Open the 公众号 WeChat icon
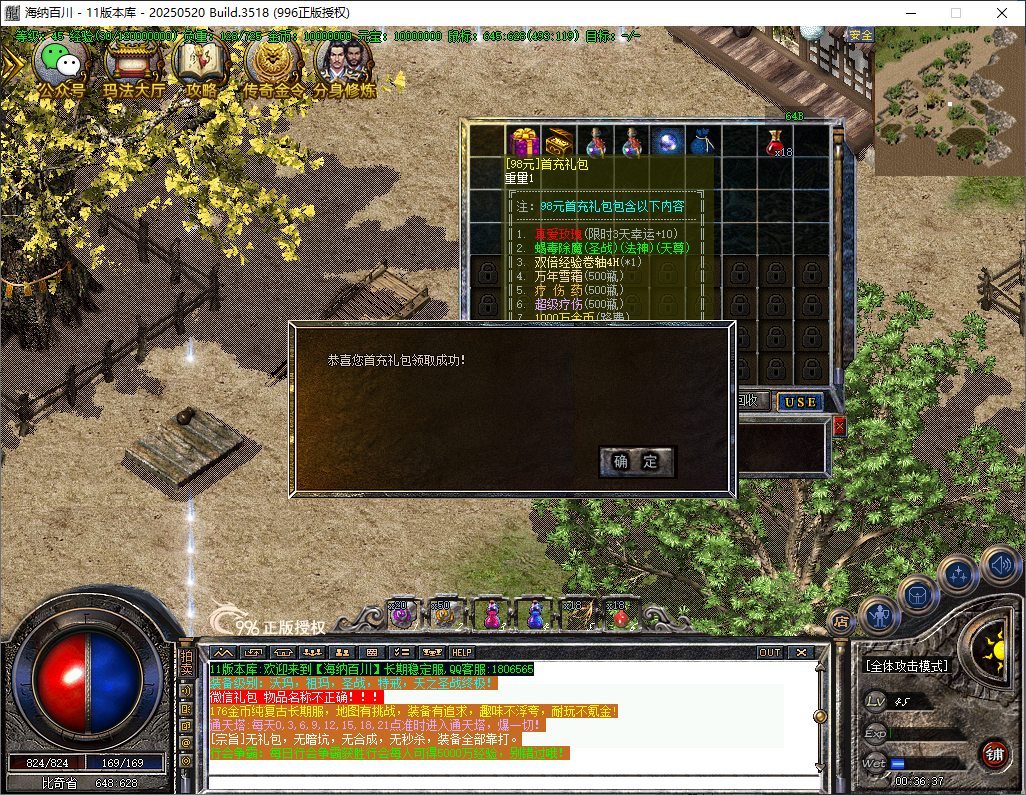This screenshot has width=1026, height=795. pos(62,64)
